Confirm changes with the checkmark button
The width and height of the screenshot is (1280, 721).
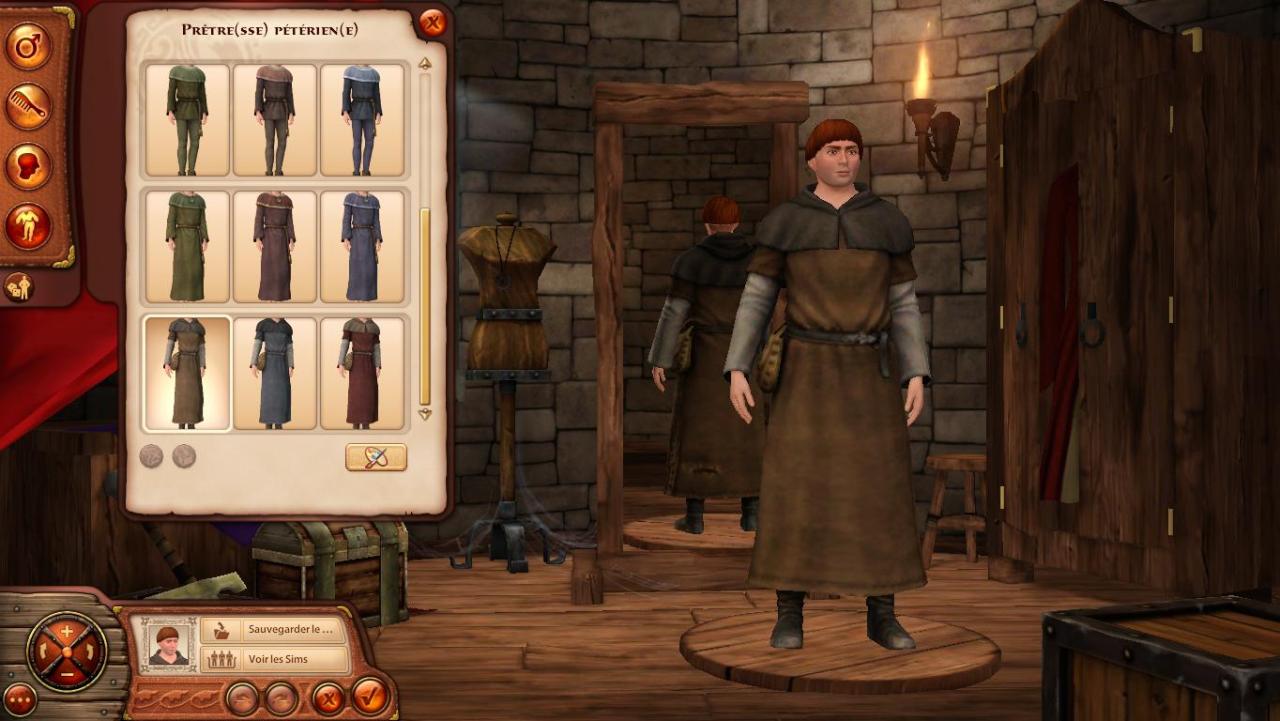click(x=369, y=696)
